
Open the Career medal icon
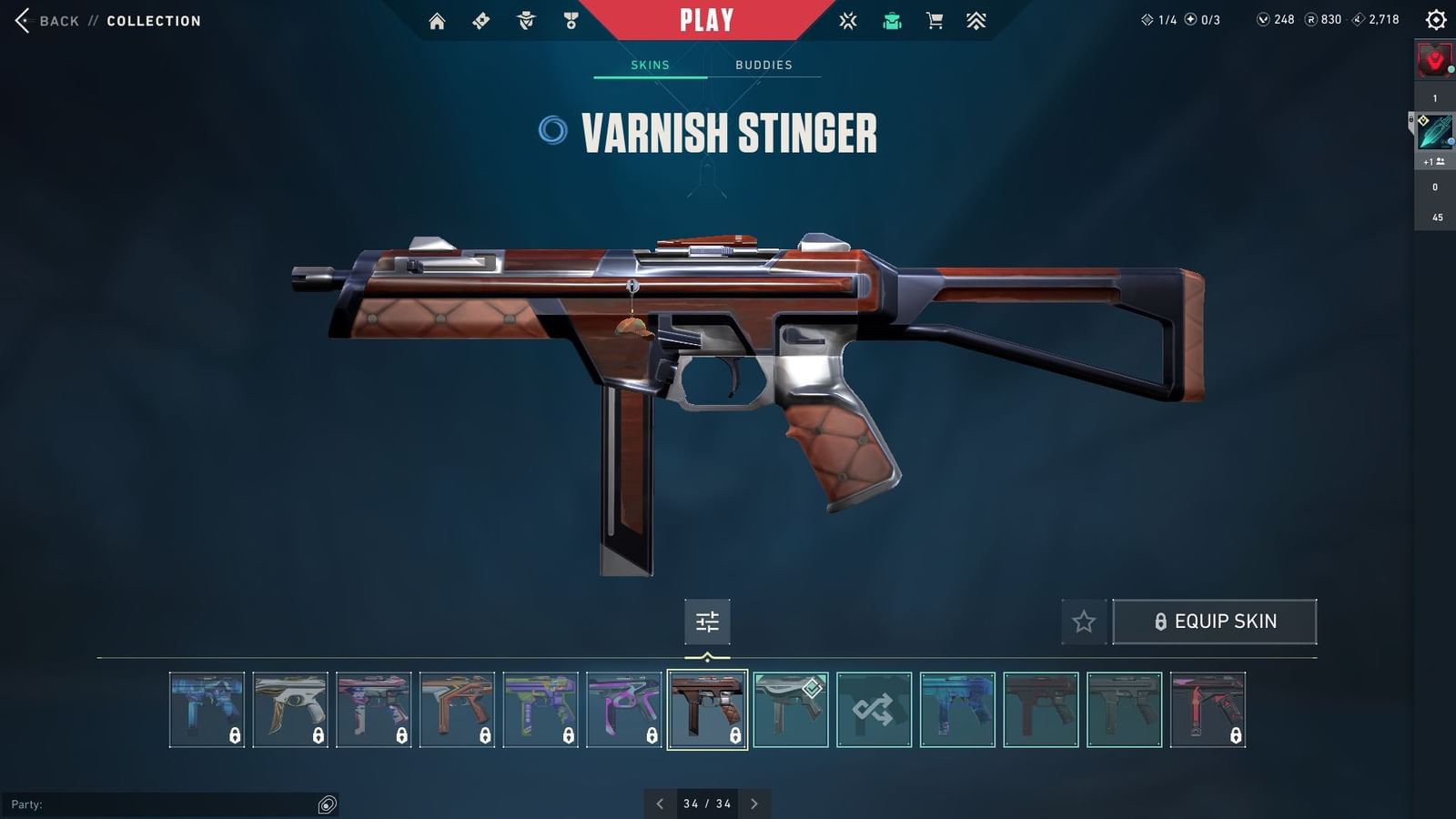(x=570, y=19)
